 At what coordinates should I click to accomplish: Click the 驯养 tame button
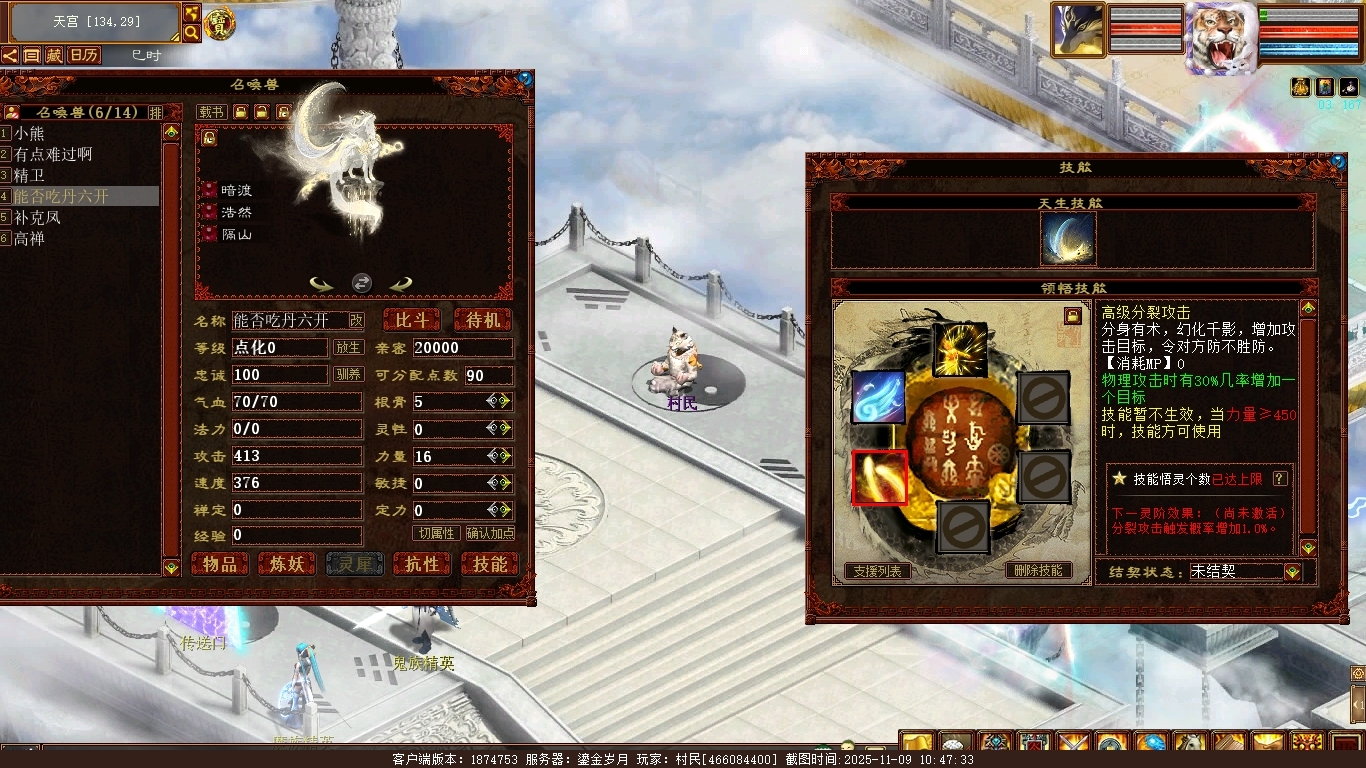(348, 375)
